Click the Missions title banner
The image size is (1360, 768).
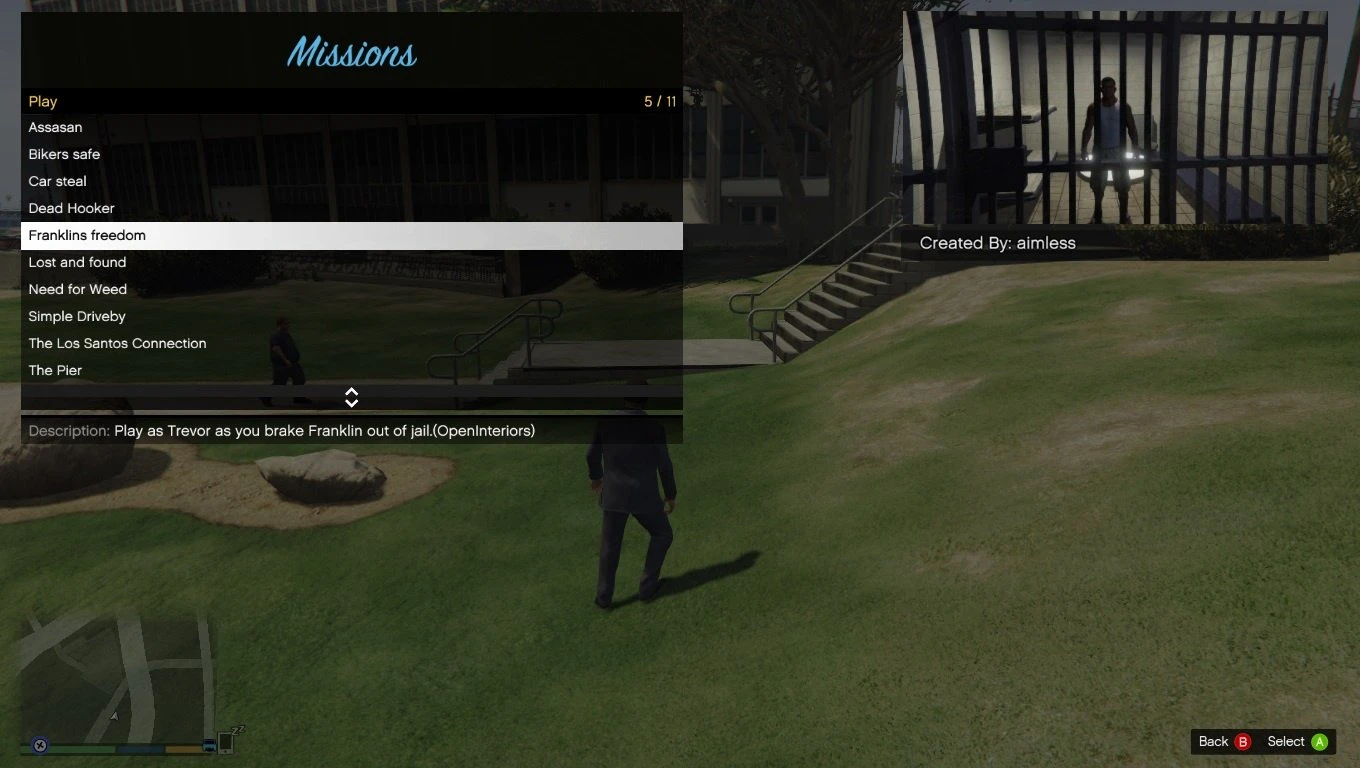coord(351,52)
